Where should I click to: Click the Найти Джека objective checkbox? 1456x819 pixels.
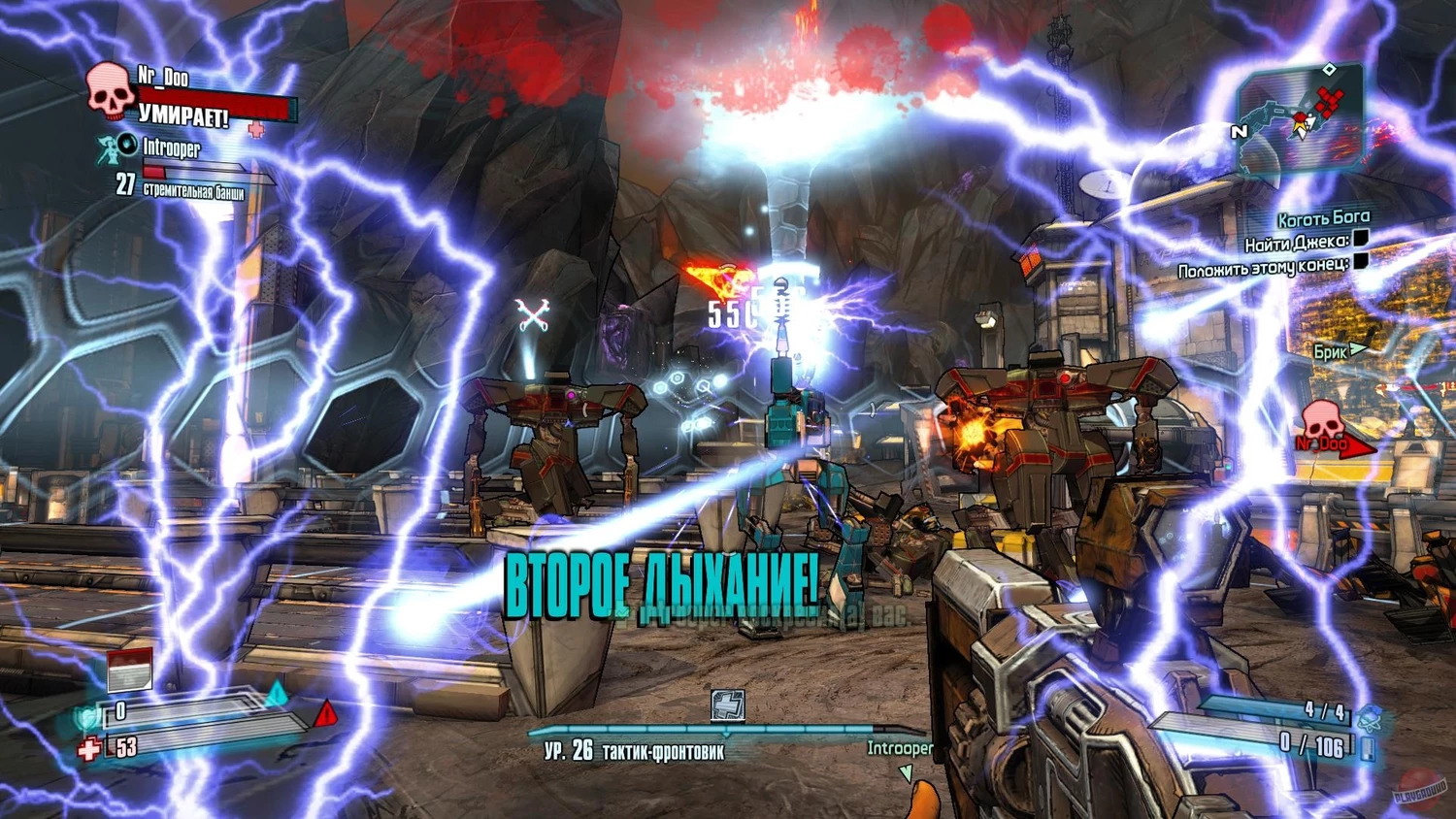click(1361, 238)
